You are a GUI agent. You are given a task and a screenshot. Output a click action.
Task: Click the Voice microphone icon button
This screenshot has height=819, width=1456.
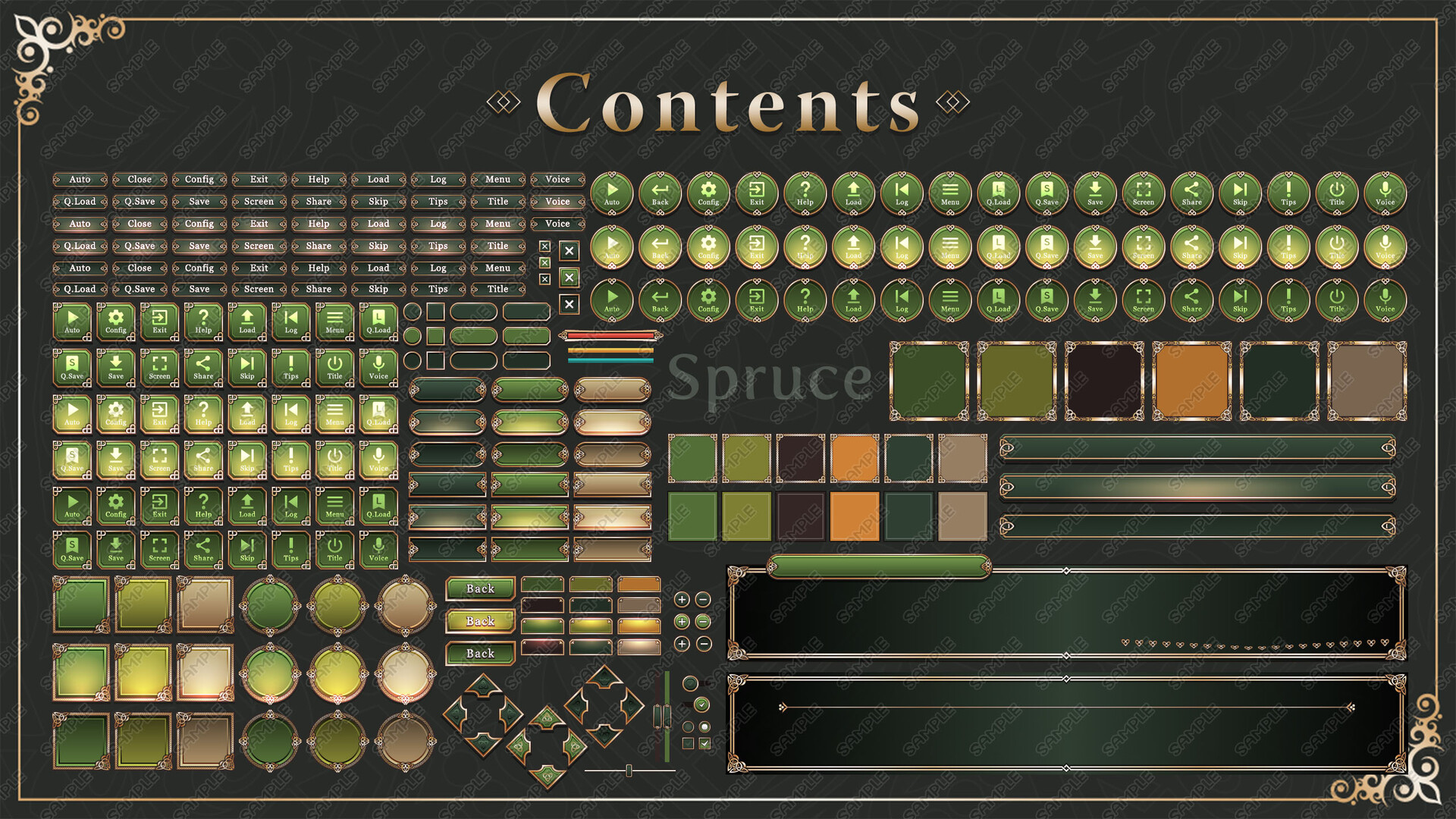(x=1385, y=194)
